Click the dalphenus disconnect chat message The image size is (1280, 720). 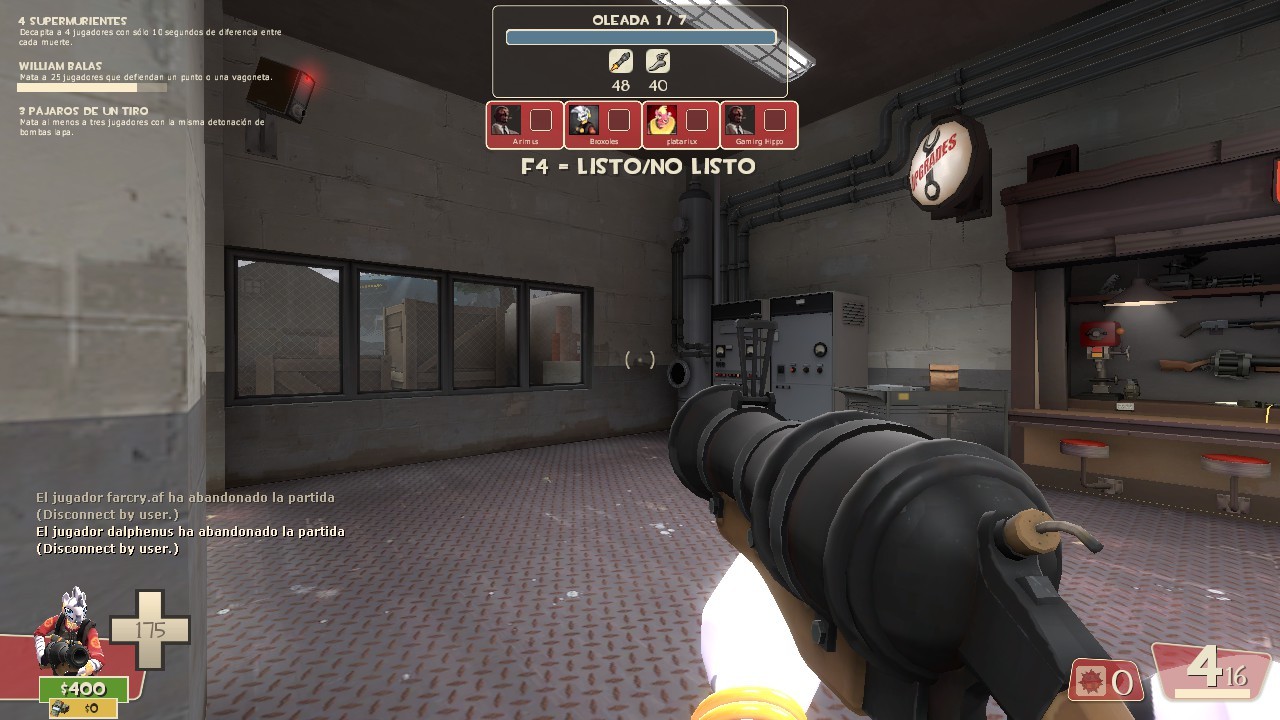tap(190, 531)
